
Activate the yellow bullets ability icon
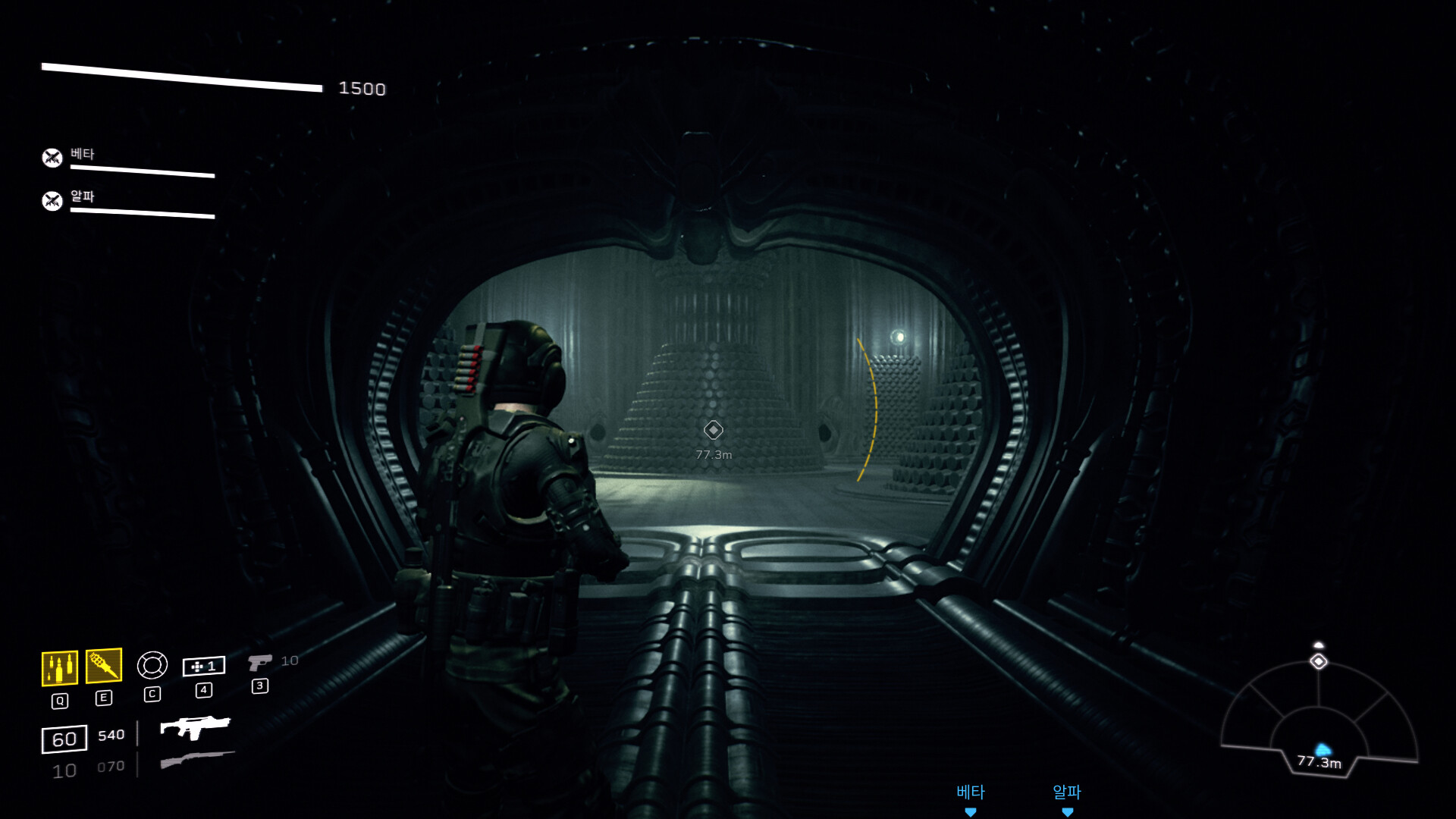[x=59, y=668]
